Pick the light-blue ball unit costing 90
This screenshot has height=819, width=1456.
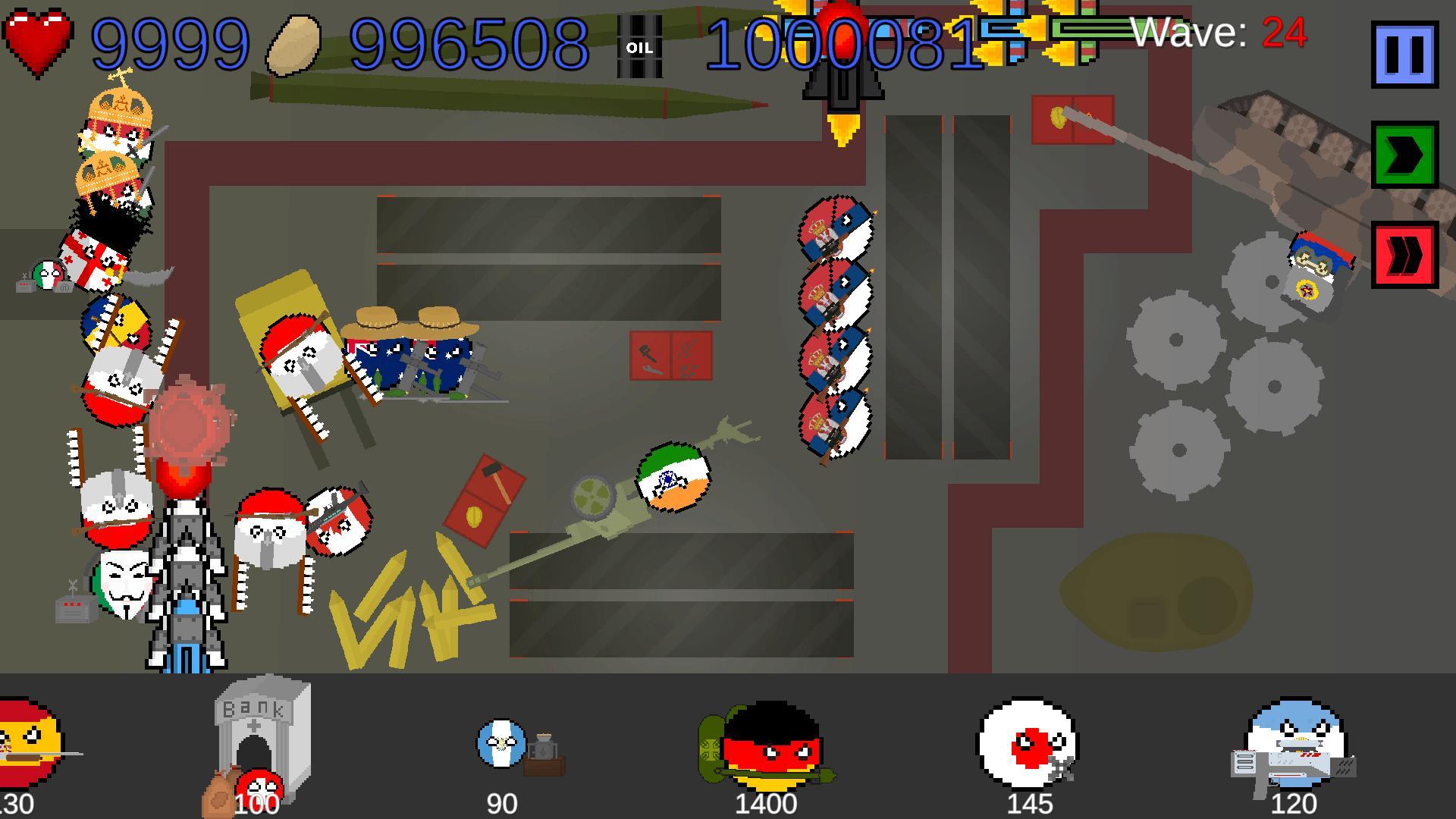[x=503, y=745]
